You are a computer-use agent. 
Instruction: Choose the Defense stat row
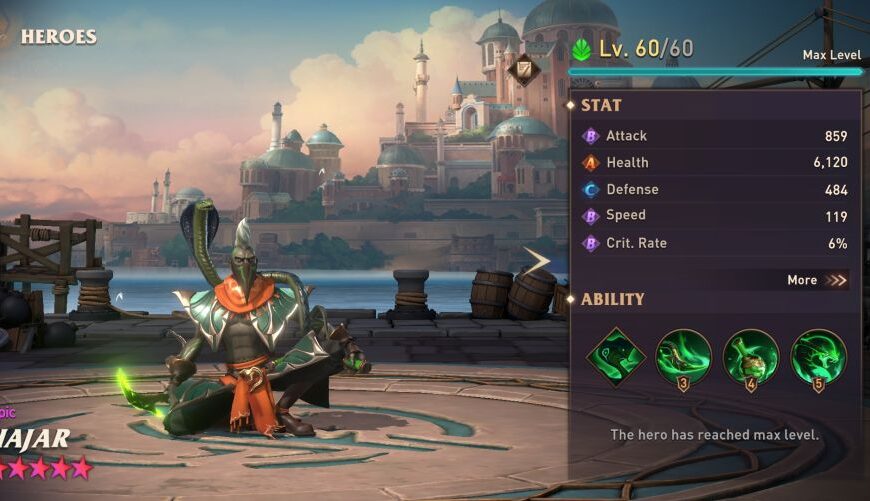click(x=715, y=189)
